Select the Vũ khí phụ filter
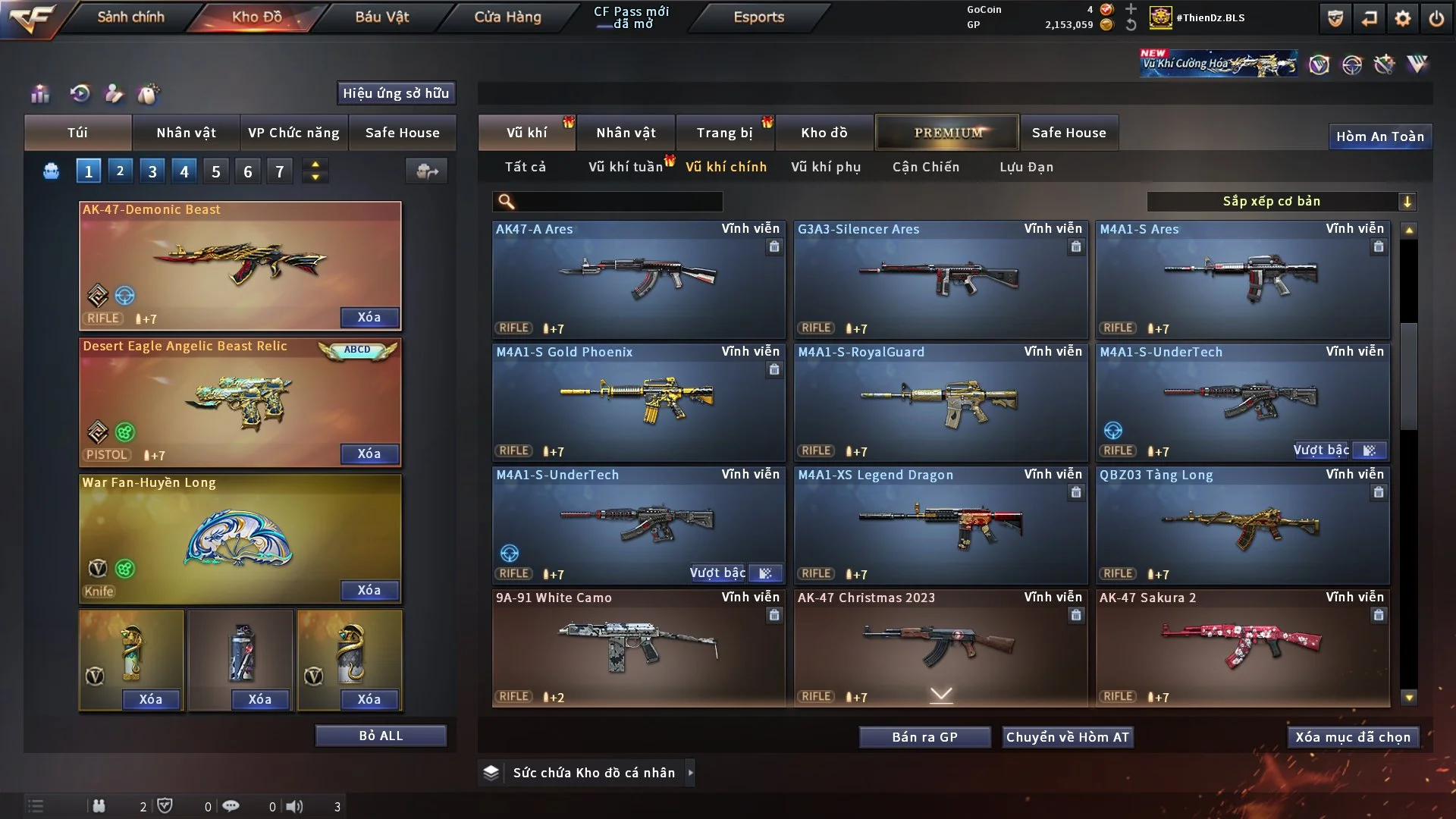Viewport: 1456px width, 819px height. click(826, 167)
